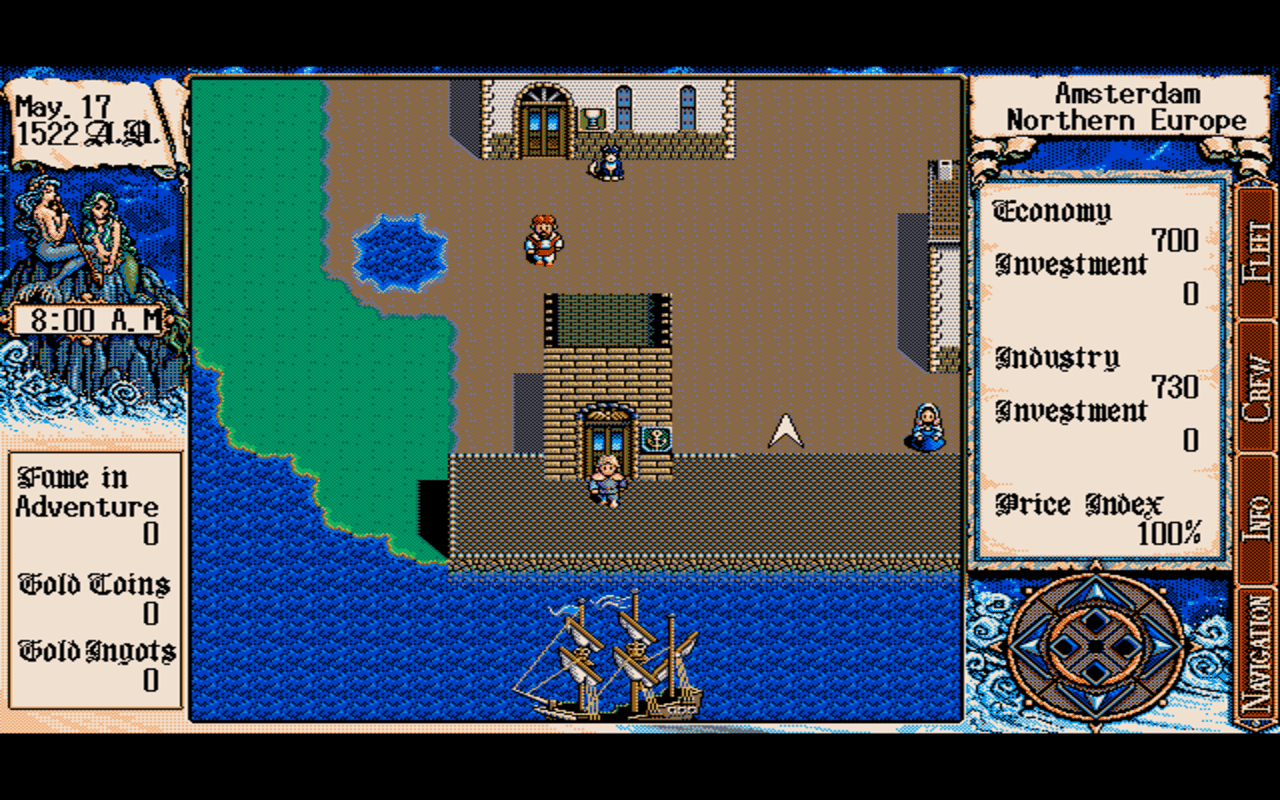
Task: Click the round sign beside the building door
Action: (x=657, y=437)
